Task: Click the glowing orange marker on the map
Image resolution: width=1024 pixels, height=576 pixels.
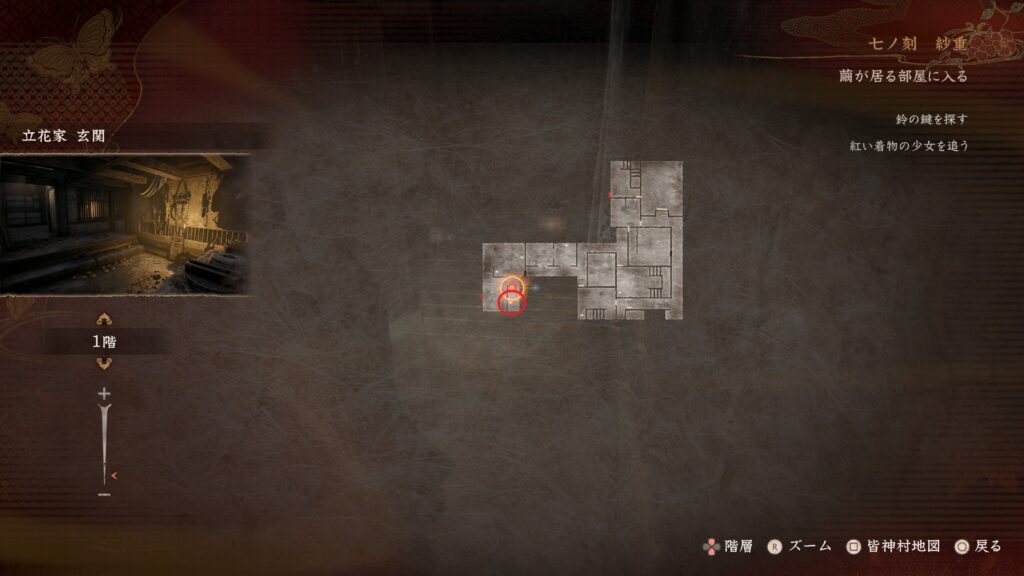Action: [511, 286]
